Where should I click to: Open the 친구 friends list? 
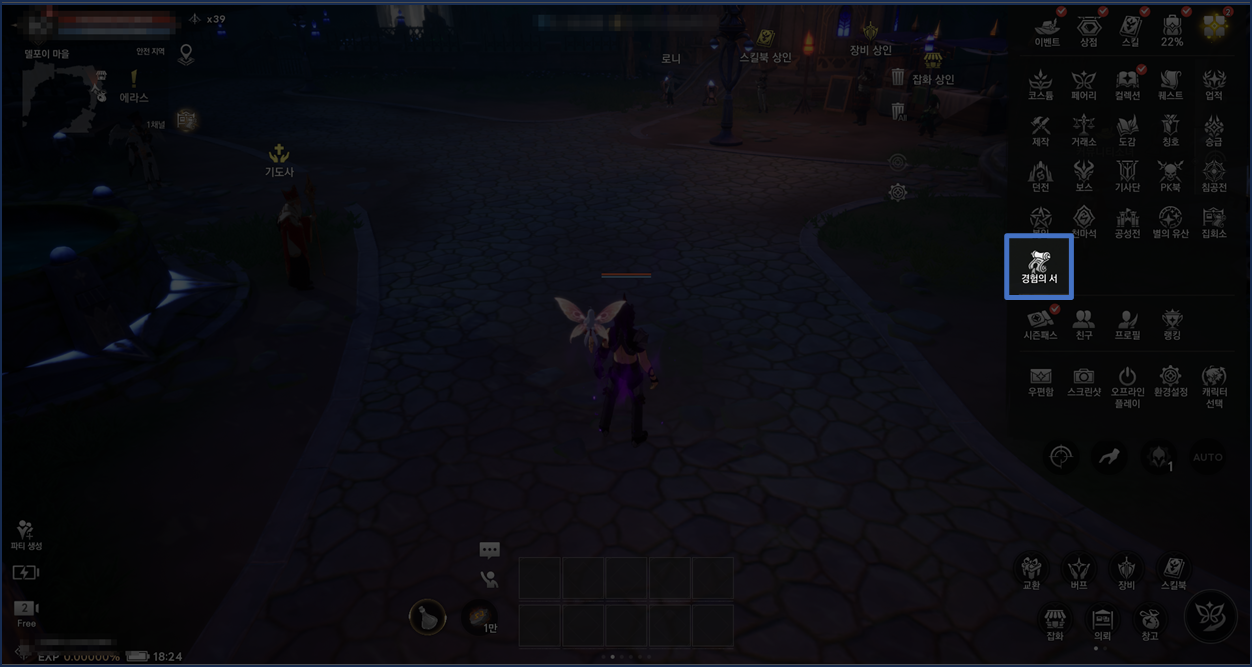[1084, 324]
